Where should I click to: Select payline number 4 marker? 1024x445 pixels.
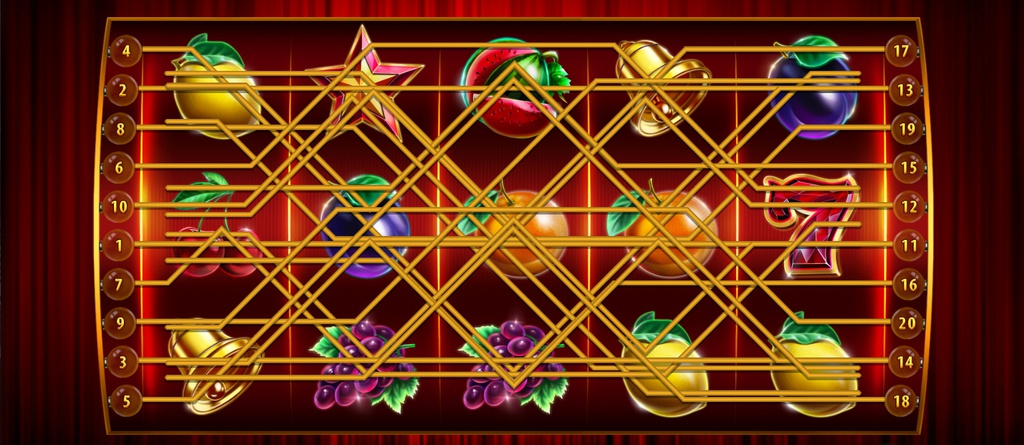click(x=126, y=50)
